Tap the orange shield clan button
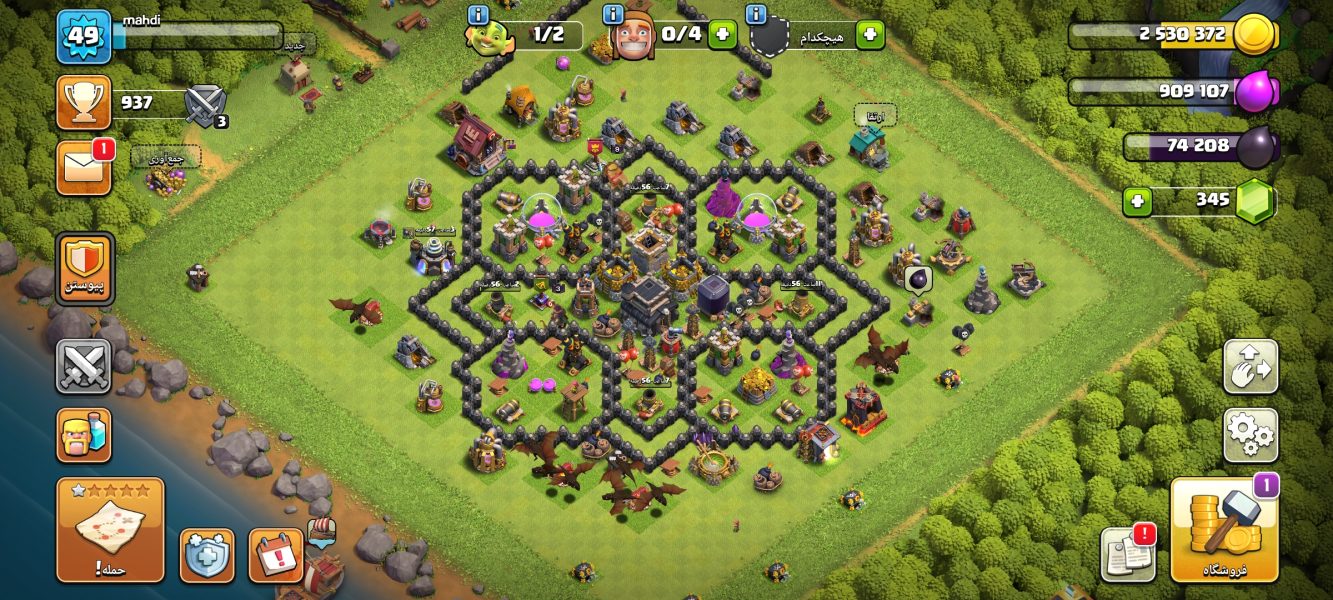The width and height of the screenshot is (1333, 600). coord(85,269)
